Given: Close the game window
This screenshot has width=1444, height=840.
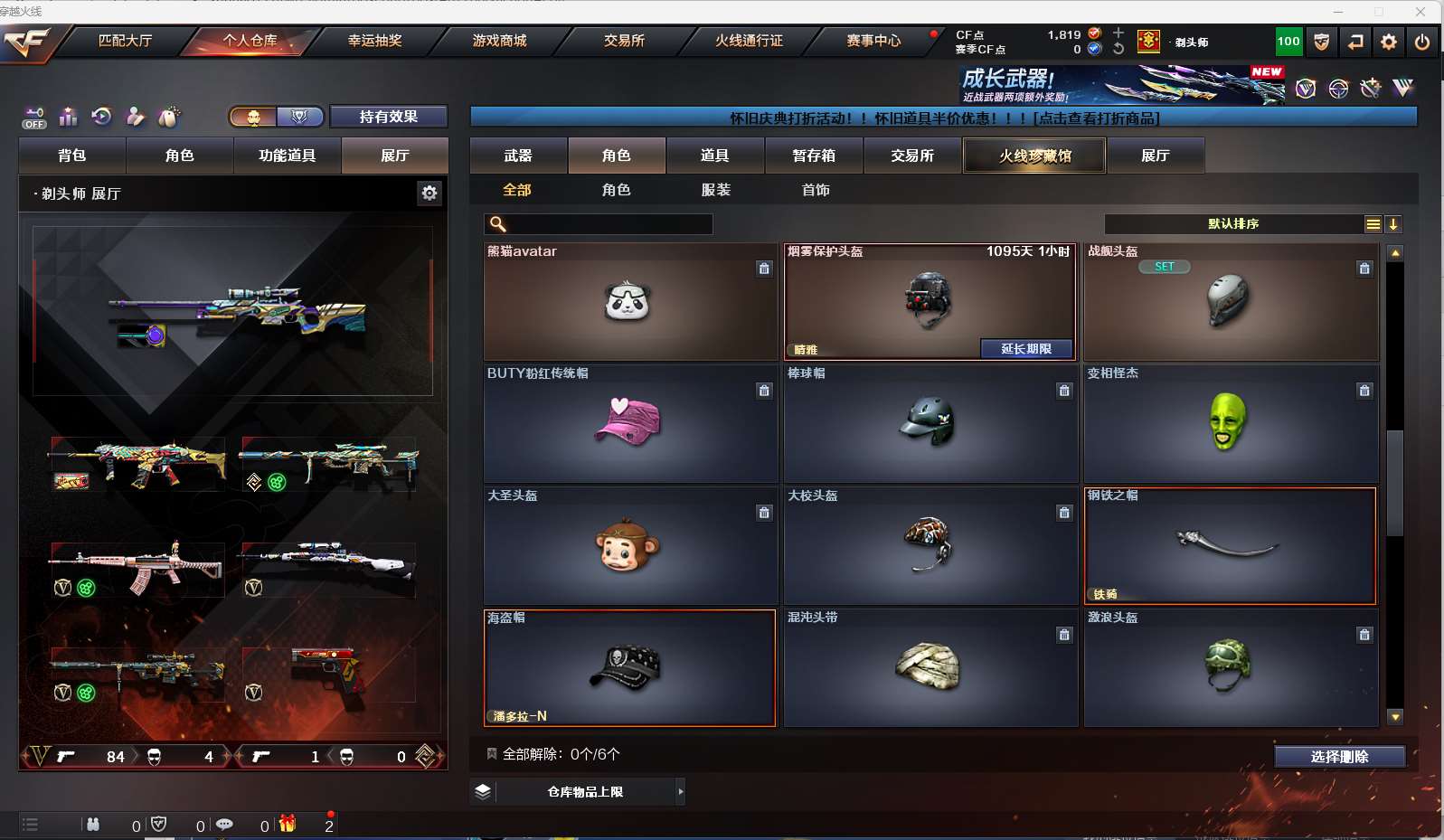Looking at the screenshot, I should [x=1420, y=12].
